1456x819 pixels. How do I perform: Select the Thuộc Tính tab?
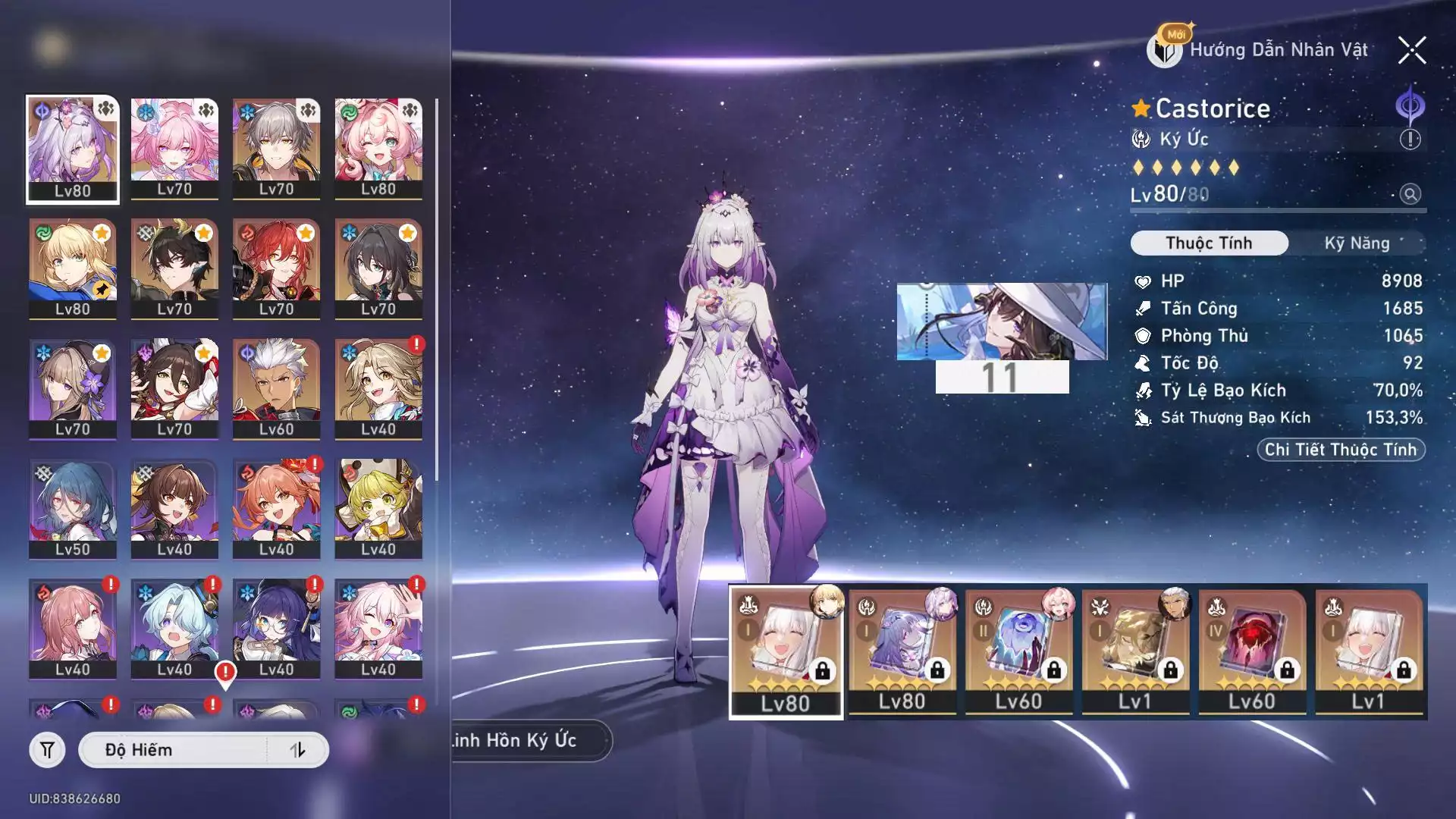1209,243
